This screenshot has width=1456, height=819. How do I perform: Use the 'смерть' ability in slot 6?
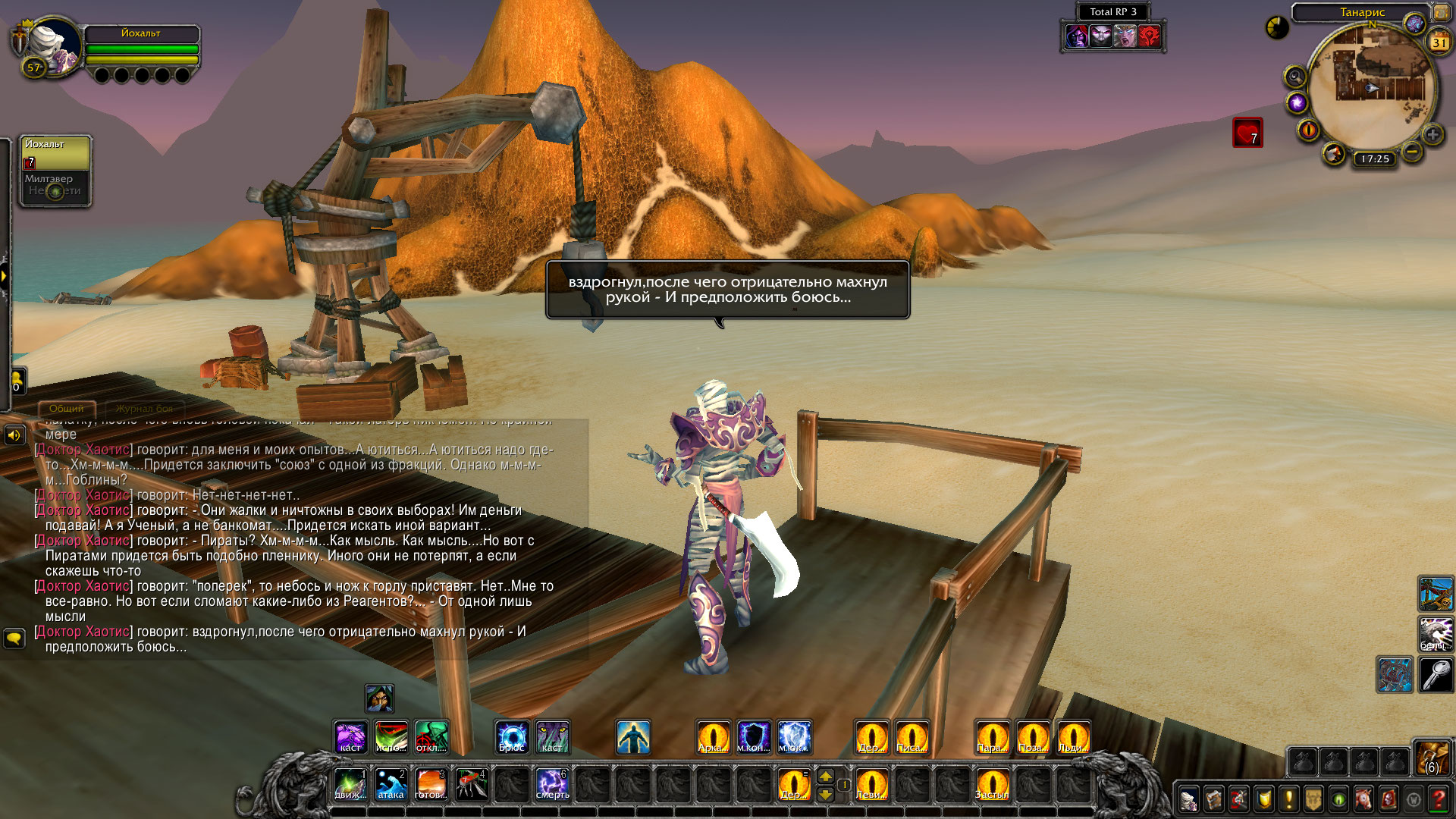pyautogui.click(x=552, y=784)
